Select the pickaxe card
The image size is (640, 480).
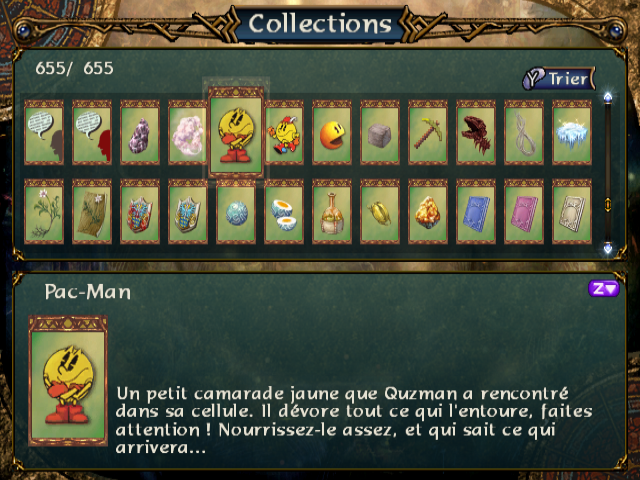pyautogui.click(x=428, y=132)
